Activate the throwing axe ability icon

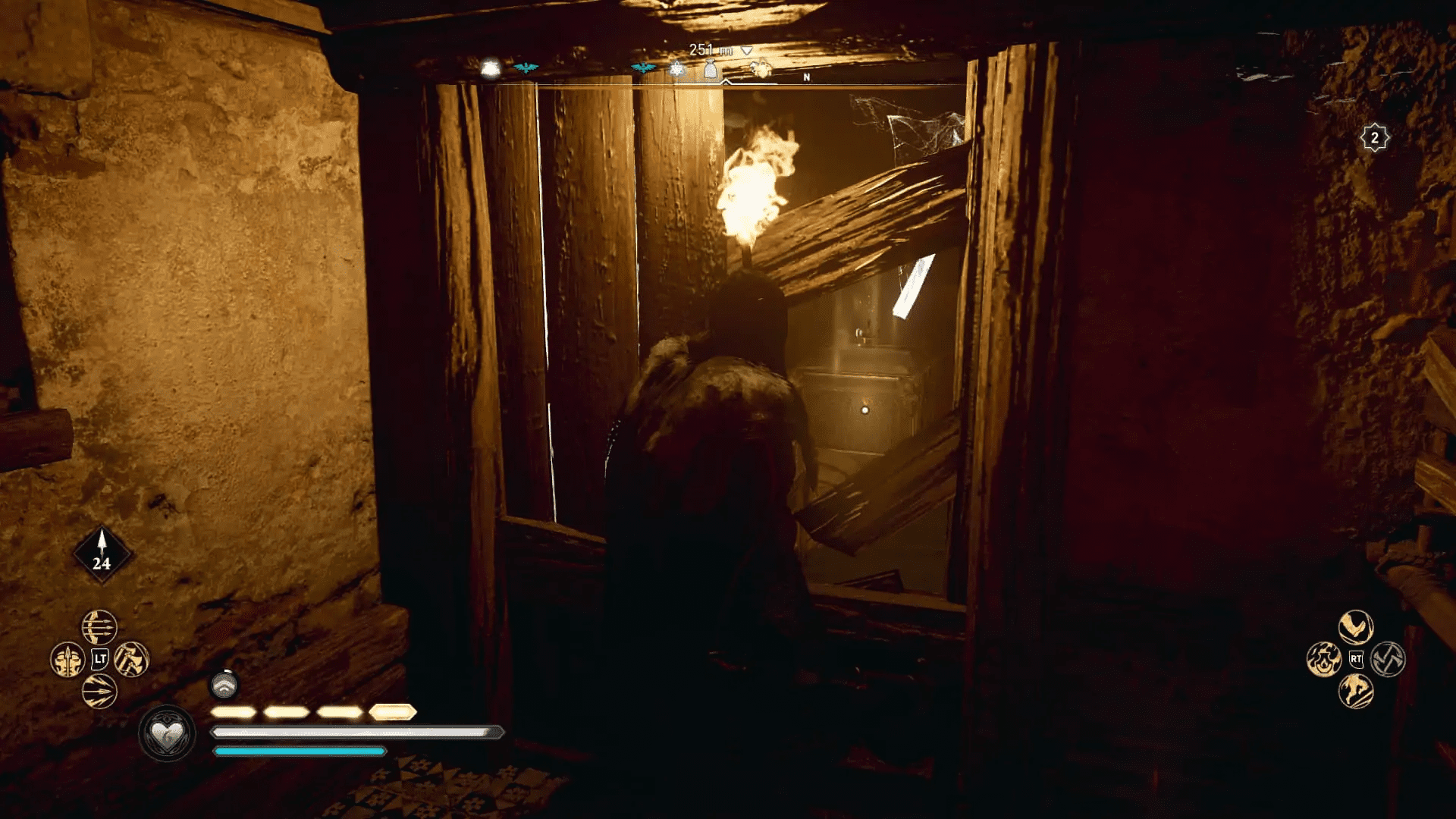point(133,660)
